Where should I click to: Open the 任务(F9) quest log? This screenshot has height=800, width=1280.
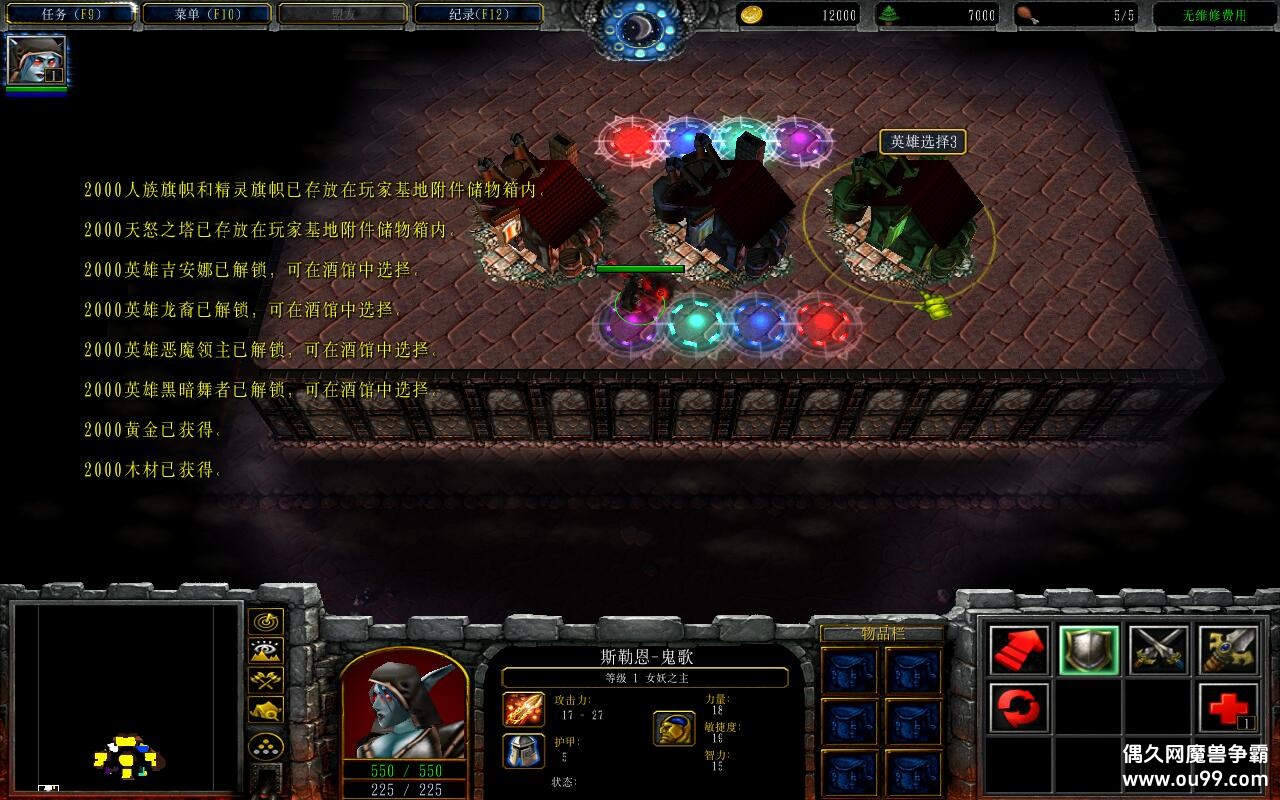pos(70,14)
